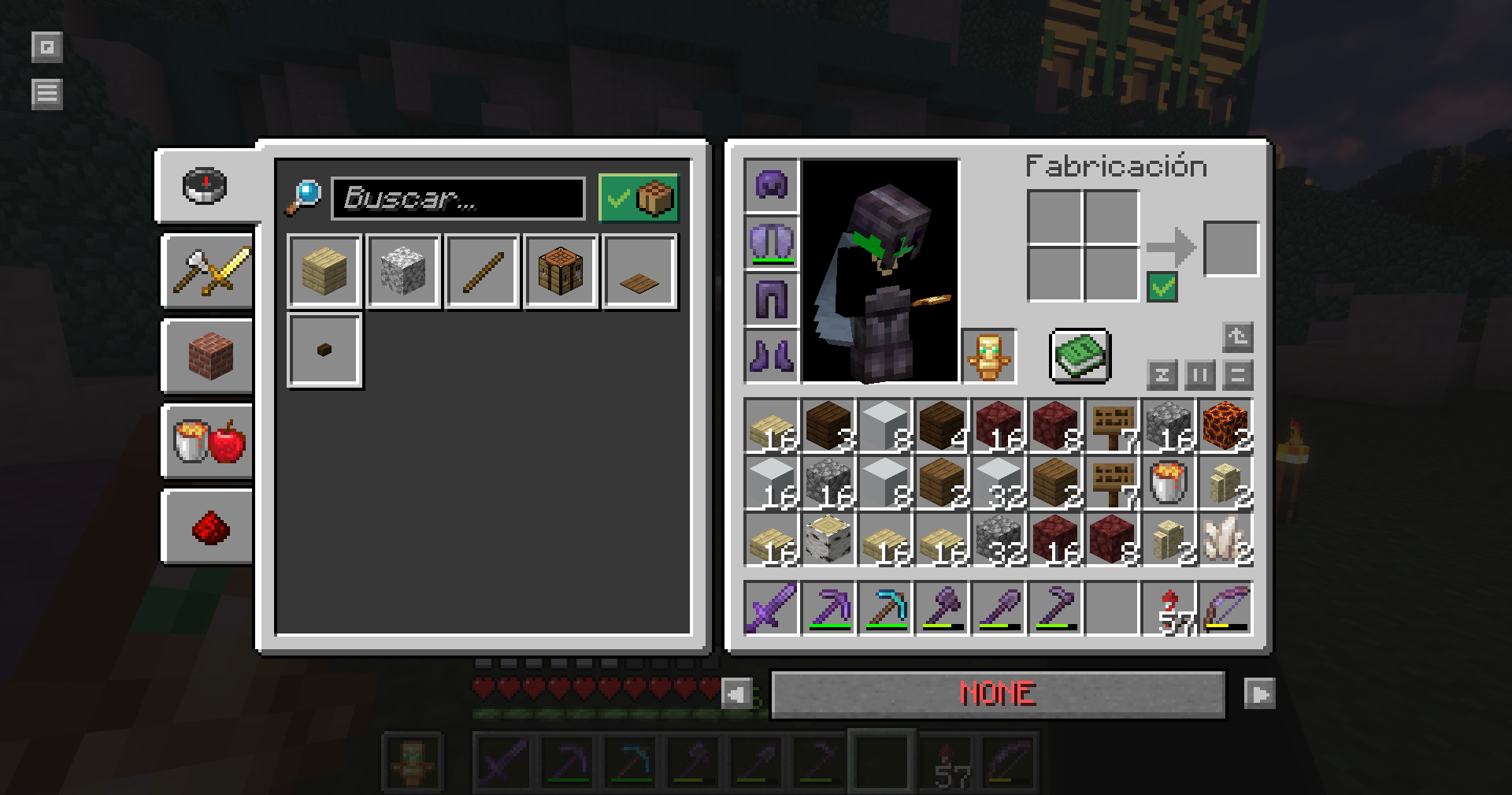
Task: Pick up the magma block stack
Action: (x=1225, y=426)
